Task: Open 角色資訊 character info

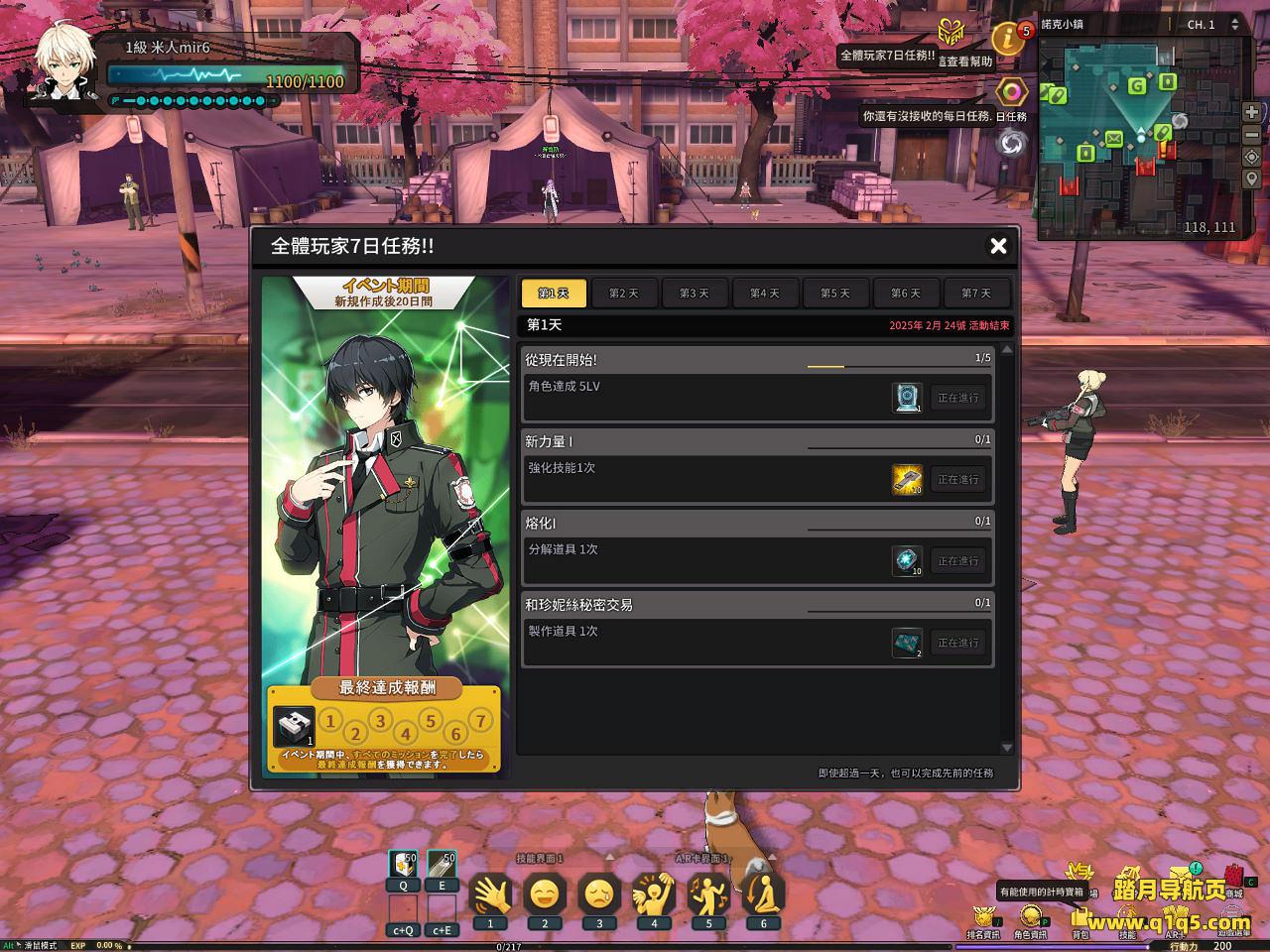Action: [x=1030, y=917]
